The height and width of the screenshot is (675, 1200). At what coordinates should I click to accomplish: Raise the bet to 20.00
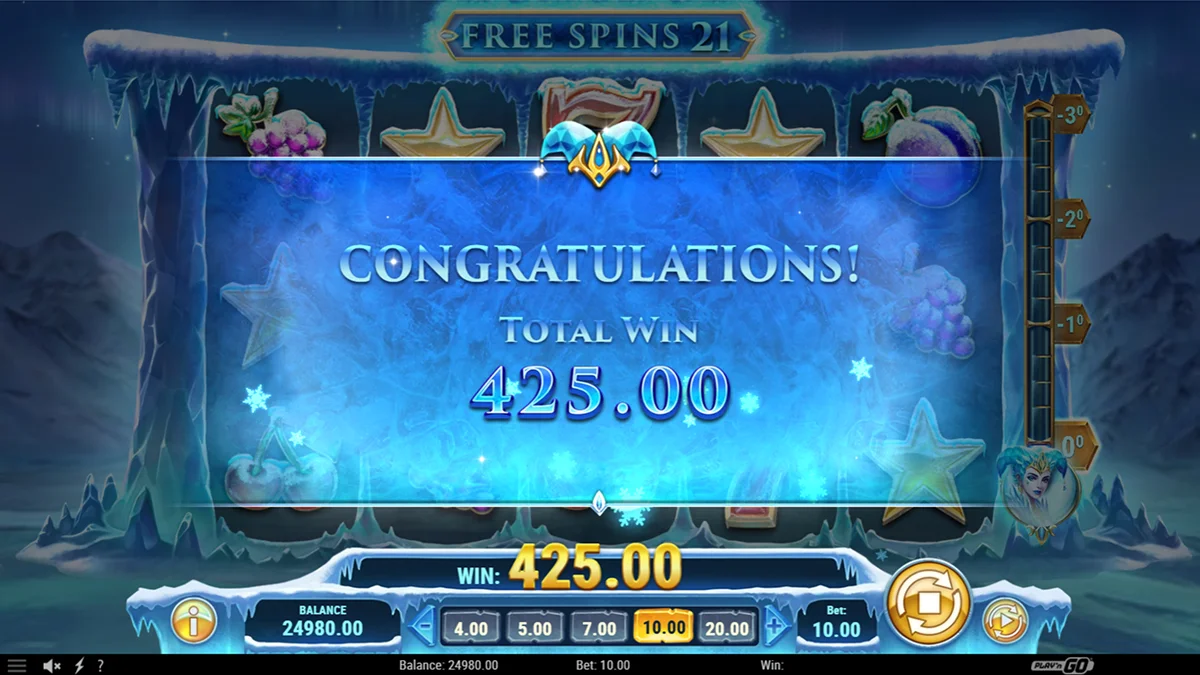click(x=727, y=628)
